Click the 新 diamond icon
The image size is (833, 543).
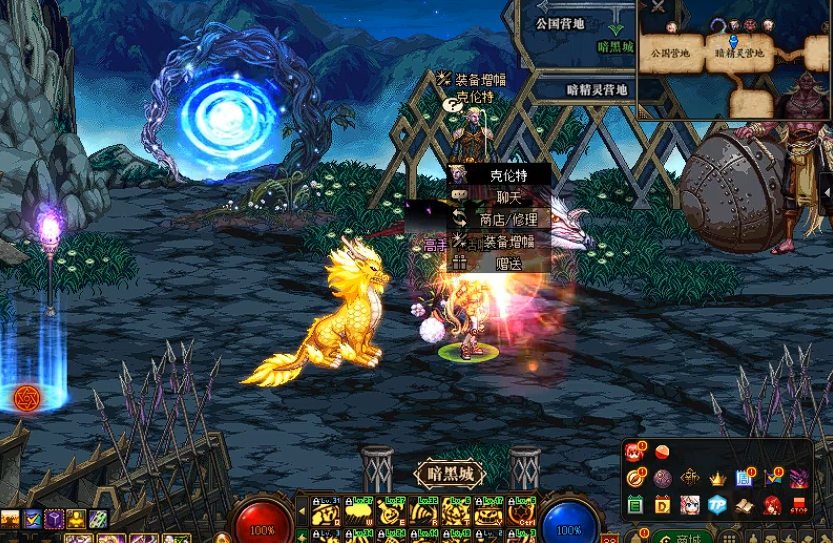pyautogui.click(x=690, y=479)
